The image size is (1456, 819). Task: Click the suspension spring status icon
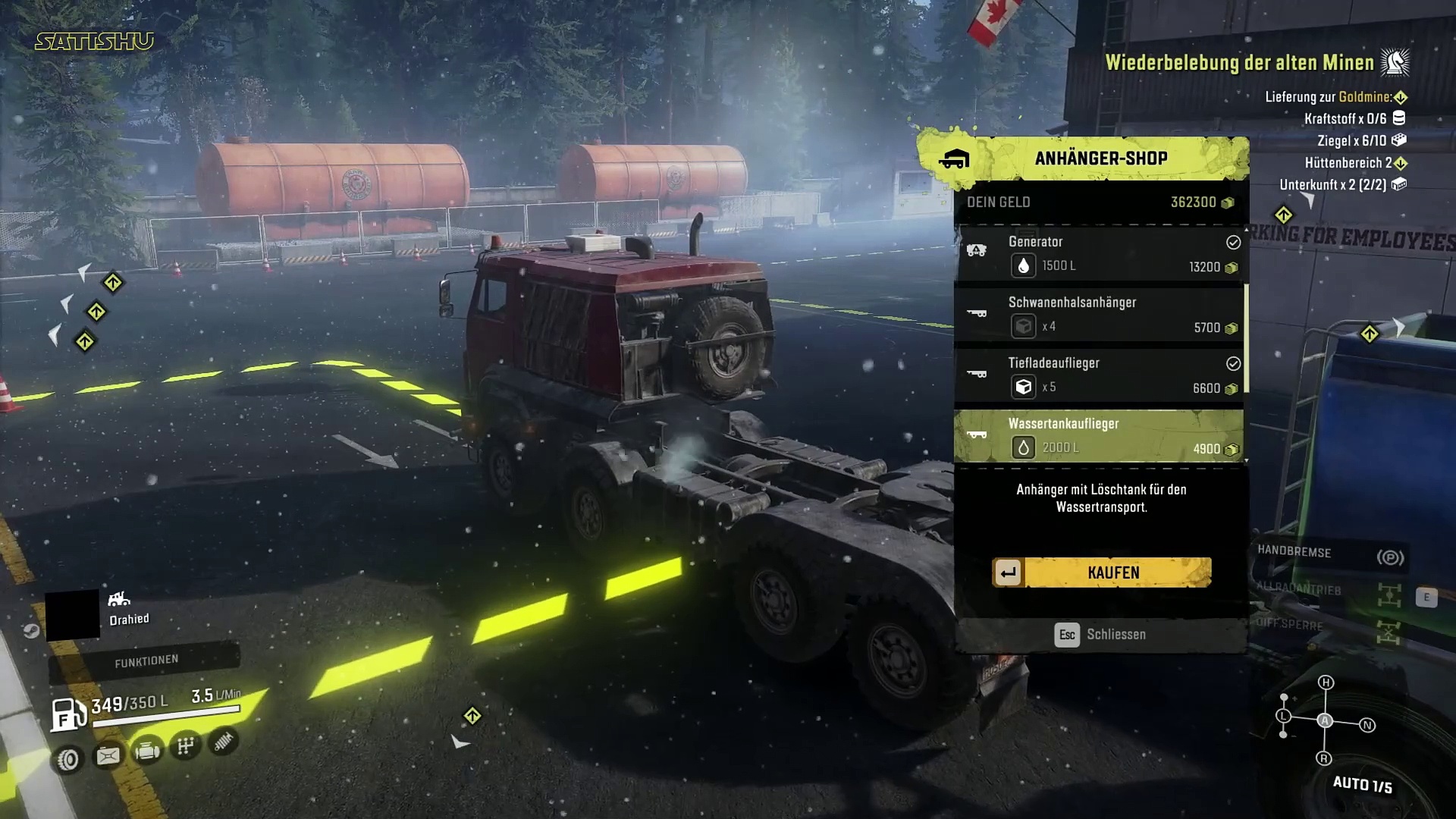223,742
